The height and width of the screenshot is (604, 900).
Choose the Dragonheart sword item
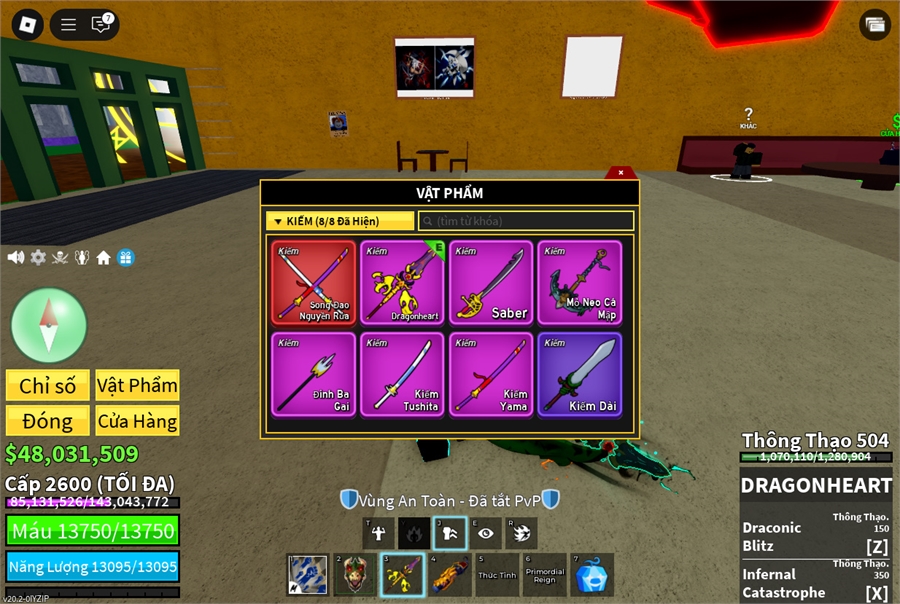(403, 282)
